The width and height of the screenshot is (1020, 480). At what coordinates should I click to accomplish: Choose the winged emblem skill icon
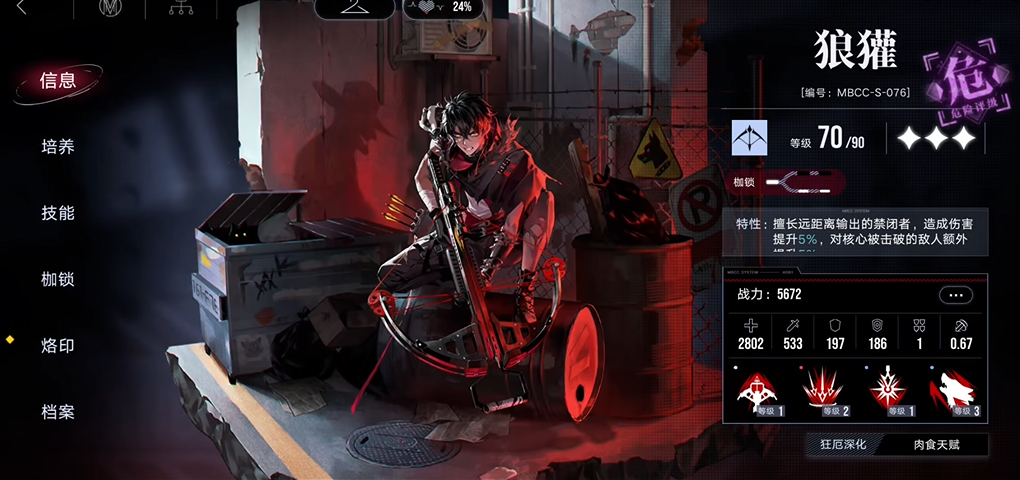tap(888, 391)
